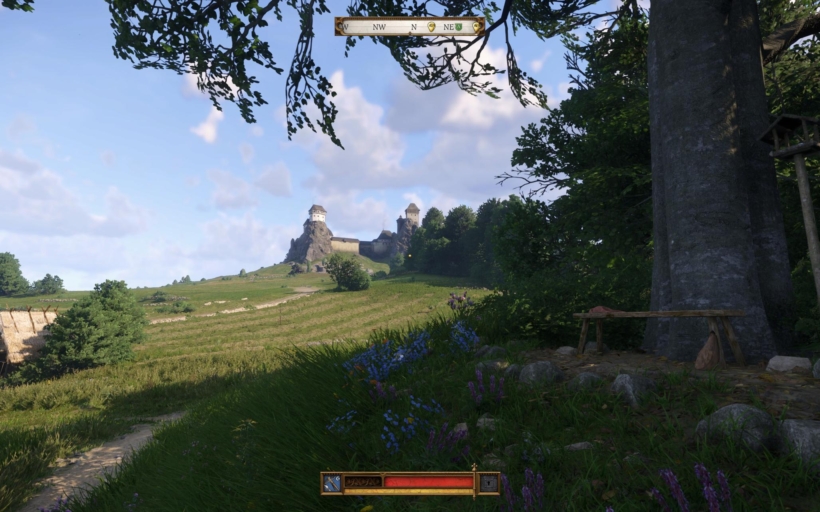Click the grey lock icon beside health bar
This screenshot has width=820, height=512.
[x=487, y=483]
